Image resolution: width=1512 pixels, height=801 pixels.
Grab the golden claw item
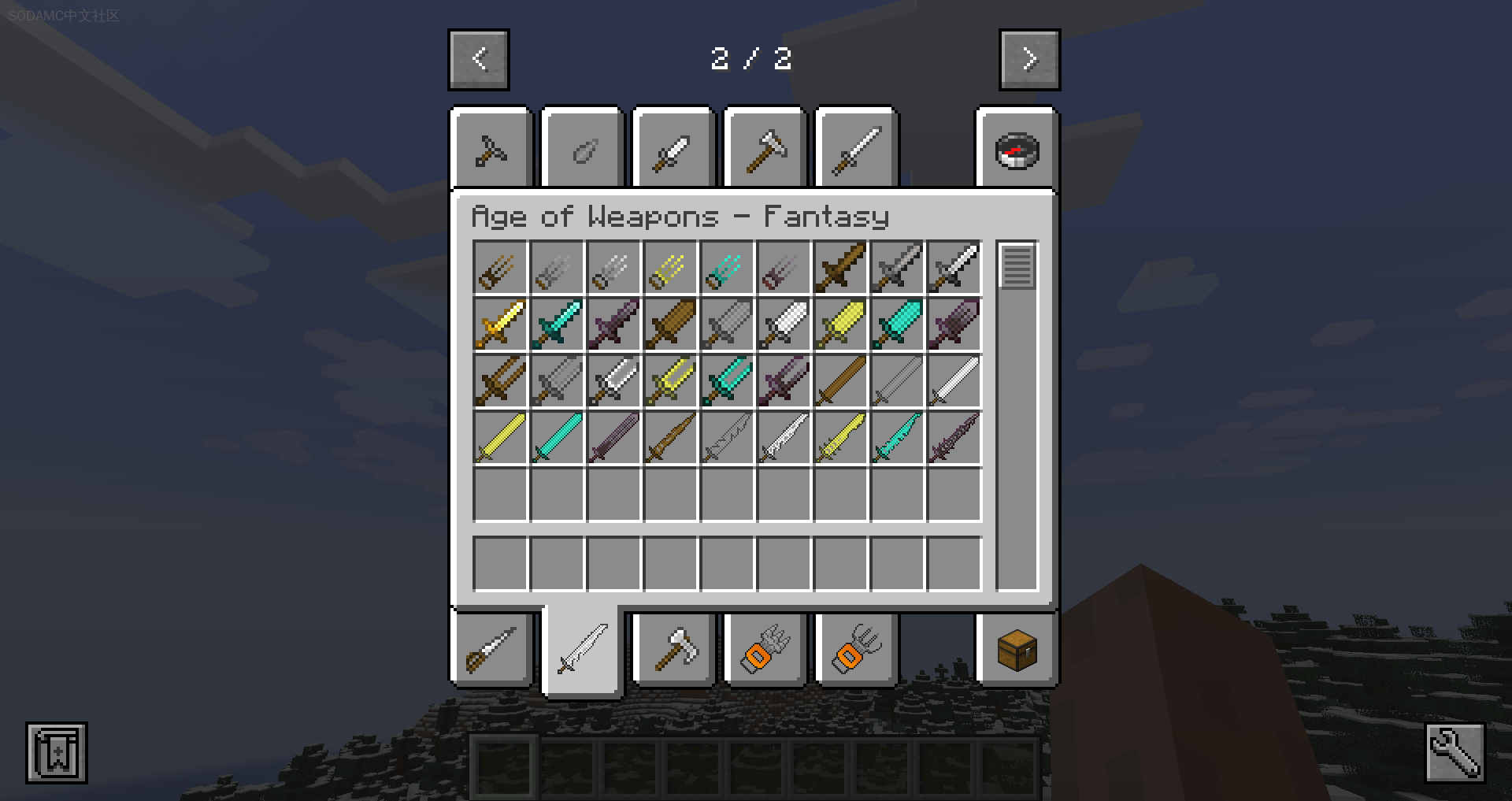(x=670, y=269)
